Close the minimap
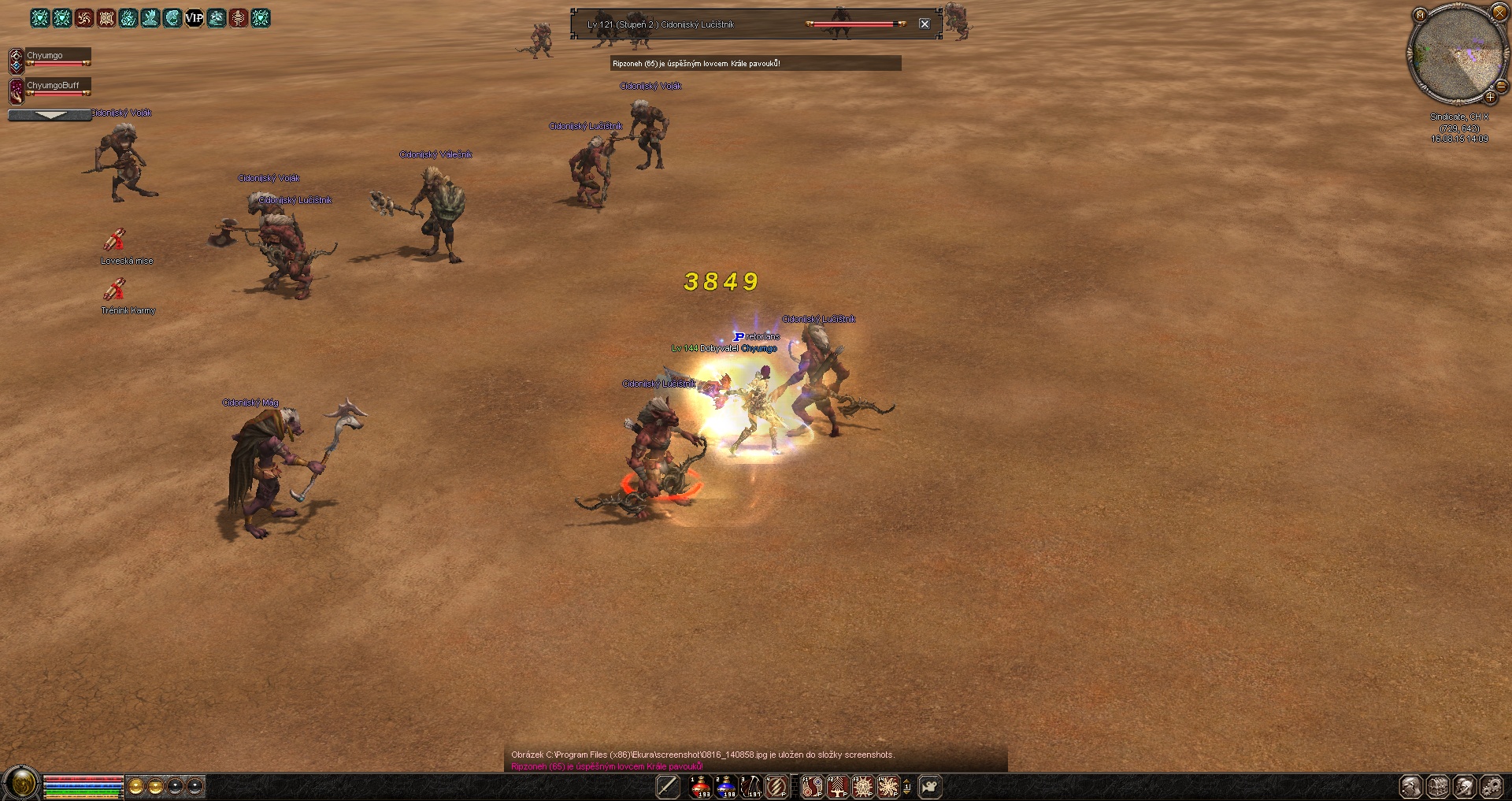1512x801 pixels. (1499, 13)
